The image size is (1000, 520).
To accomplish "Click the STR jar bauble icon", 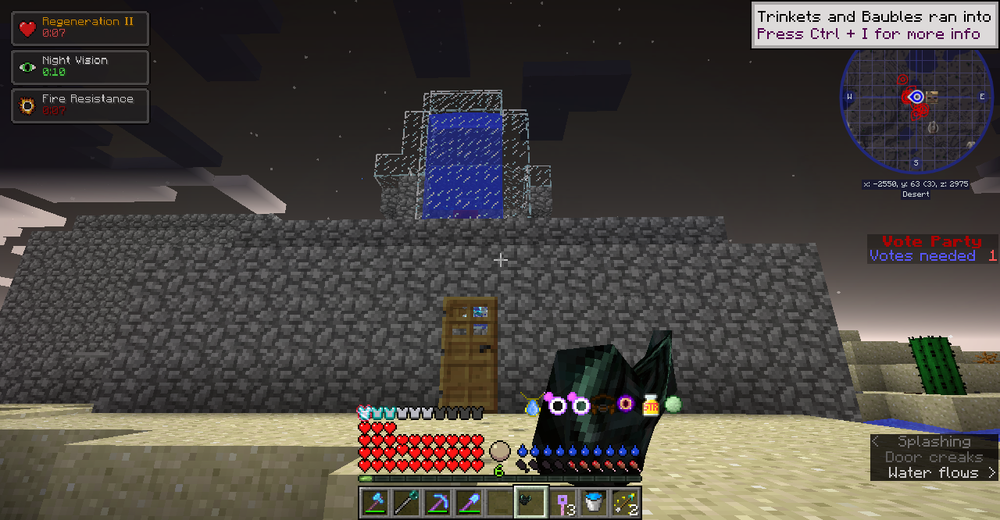I will click(651, 405).
